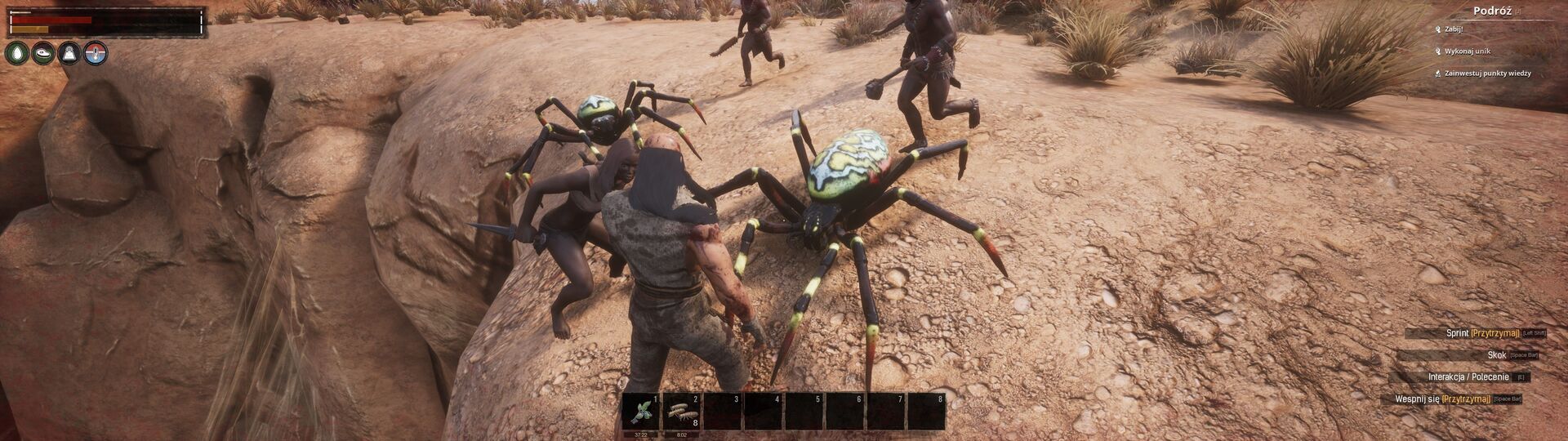Screen dimensions: 1568x441
Task: Click the meat steak hunger status icon
Action: coord(43,54)
